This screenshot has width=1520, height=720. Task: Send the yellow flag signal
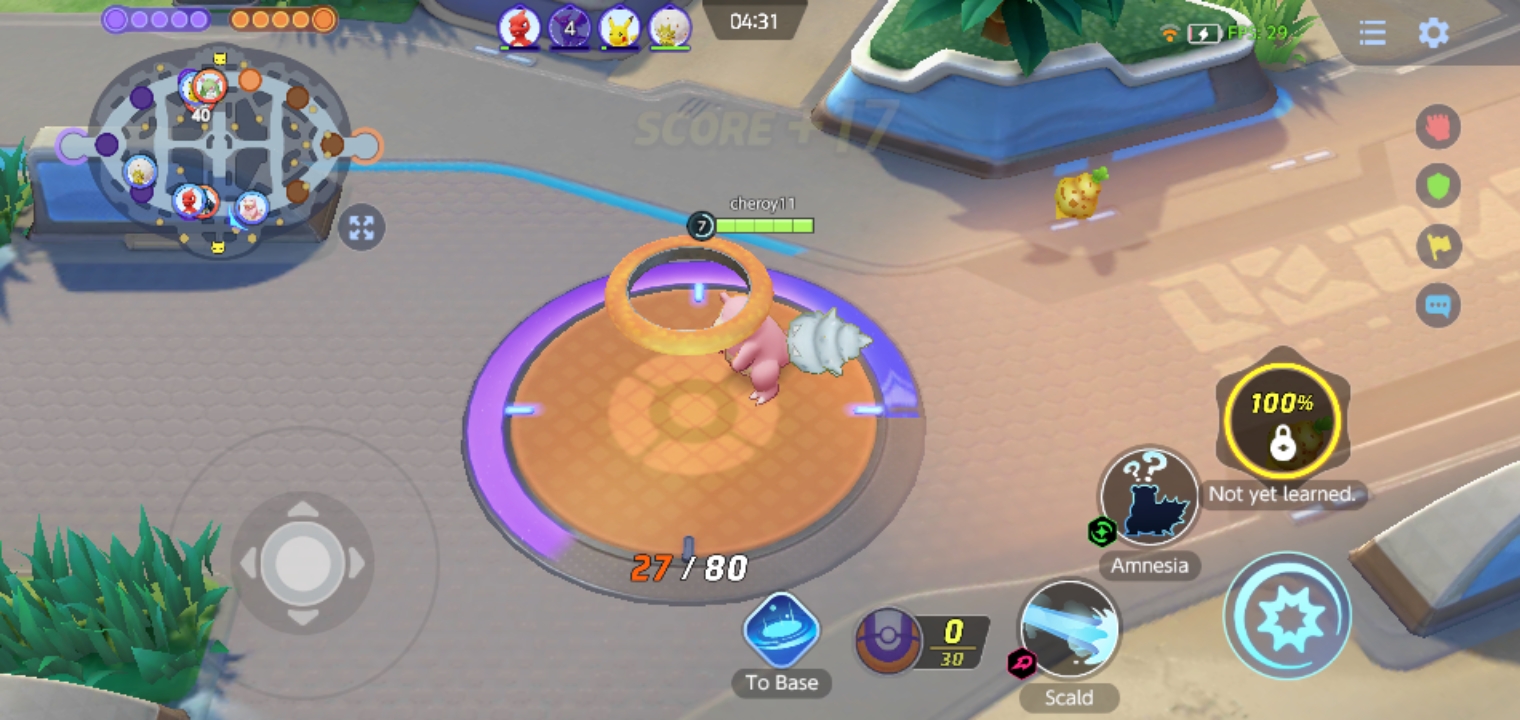pyautogui.click(x=1438, y=247)
